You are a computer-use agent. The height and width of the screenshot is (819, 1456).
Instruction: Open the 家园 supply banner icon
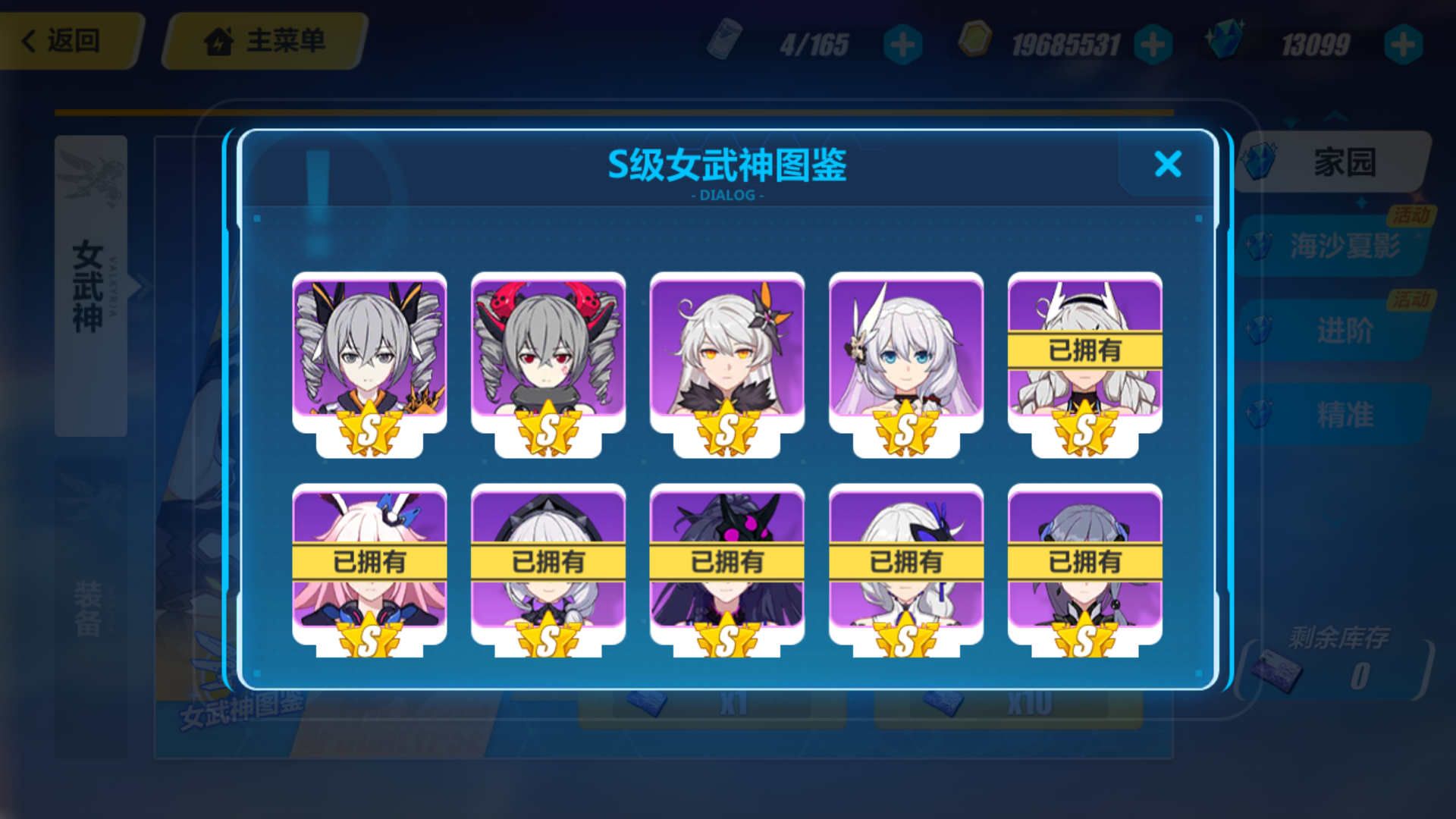click(x=1259, y=162)
